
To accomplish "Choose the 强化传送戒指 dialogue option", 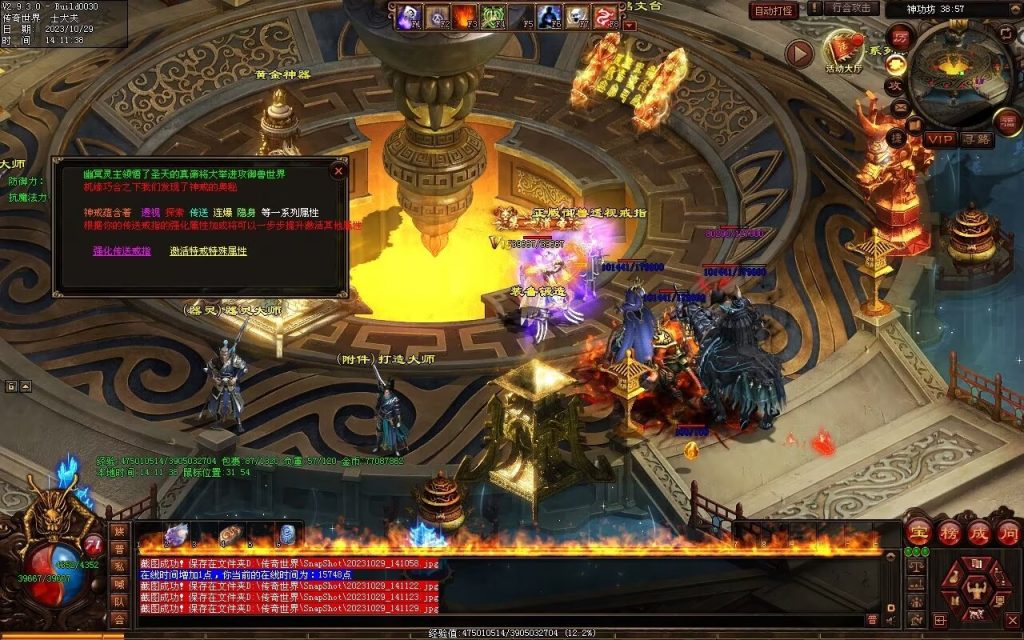I will (122, 251).
